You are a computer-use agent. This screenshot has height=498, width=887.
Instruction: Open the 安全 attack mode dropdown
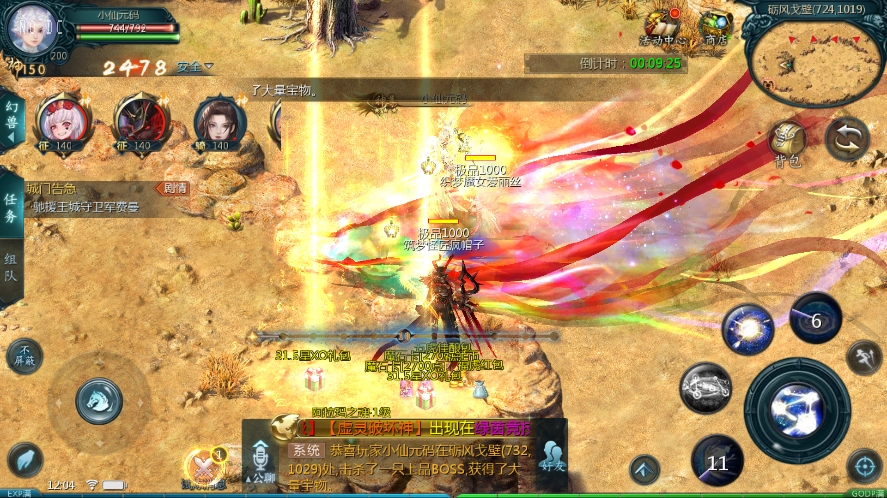(x=195, y=67)
